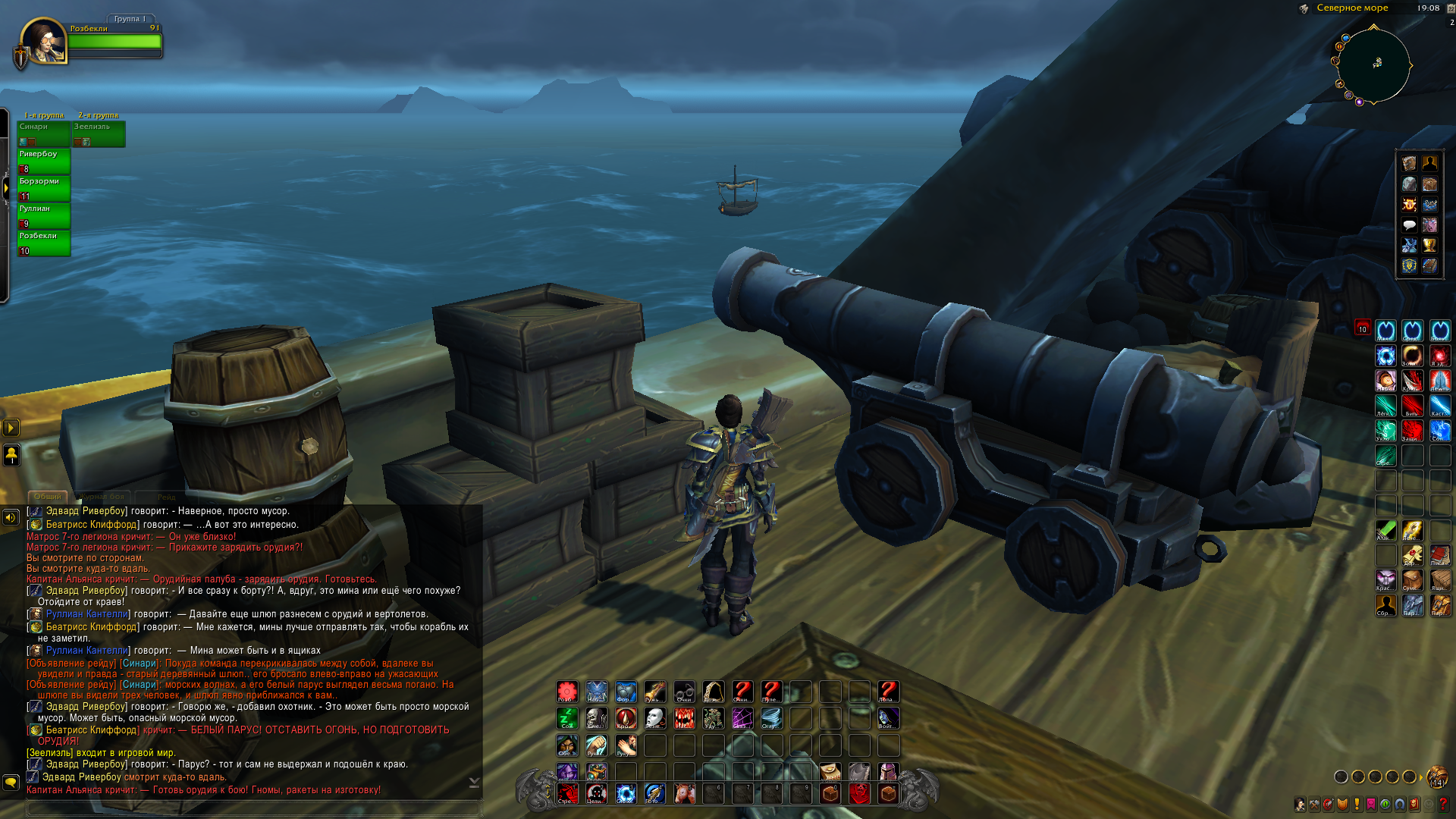Toggle the chat speaker sound button
The image size is (1456, 819).
coord(11,518)
